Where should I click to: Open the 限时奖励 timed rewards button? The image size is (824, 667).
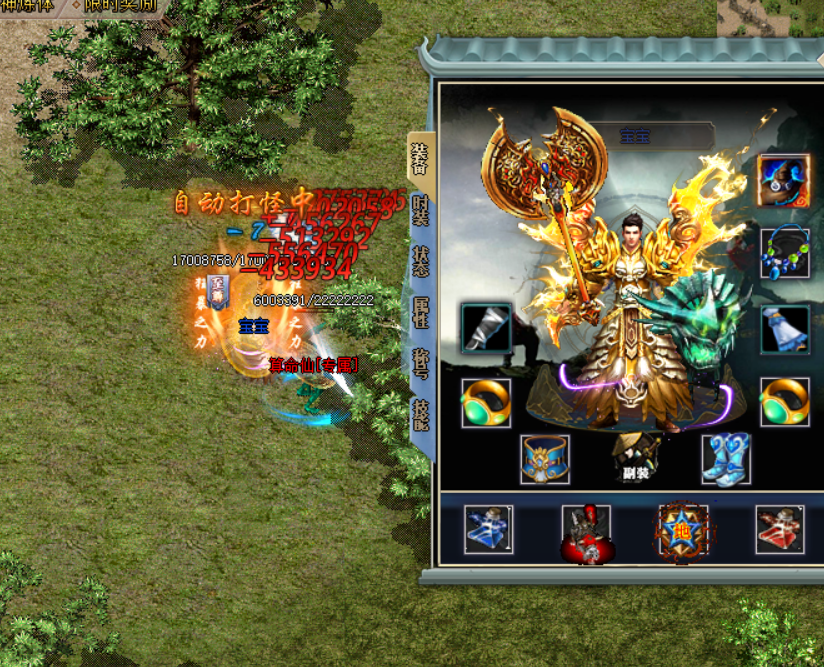coord(118,5)
